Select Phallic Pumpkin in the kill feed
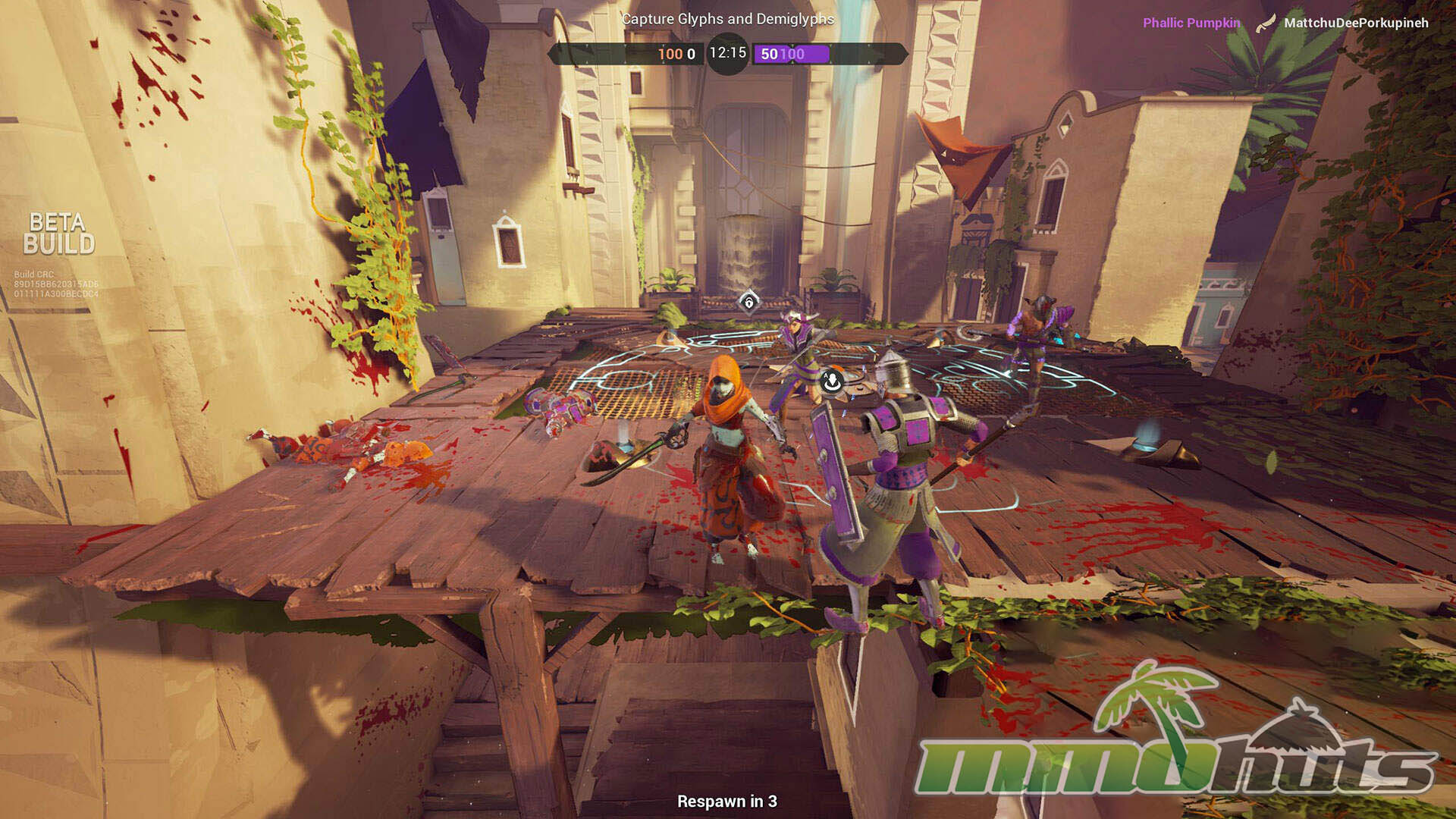1456x819 pixels. (x=1191, y=23)
